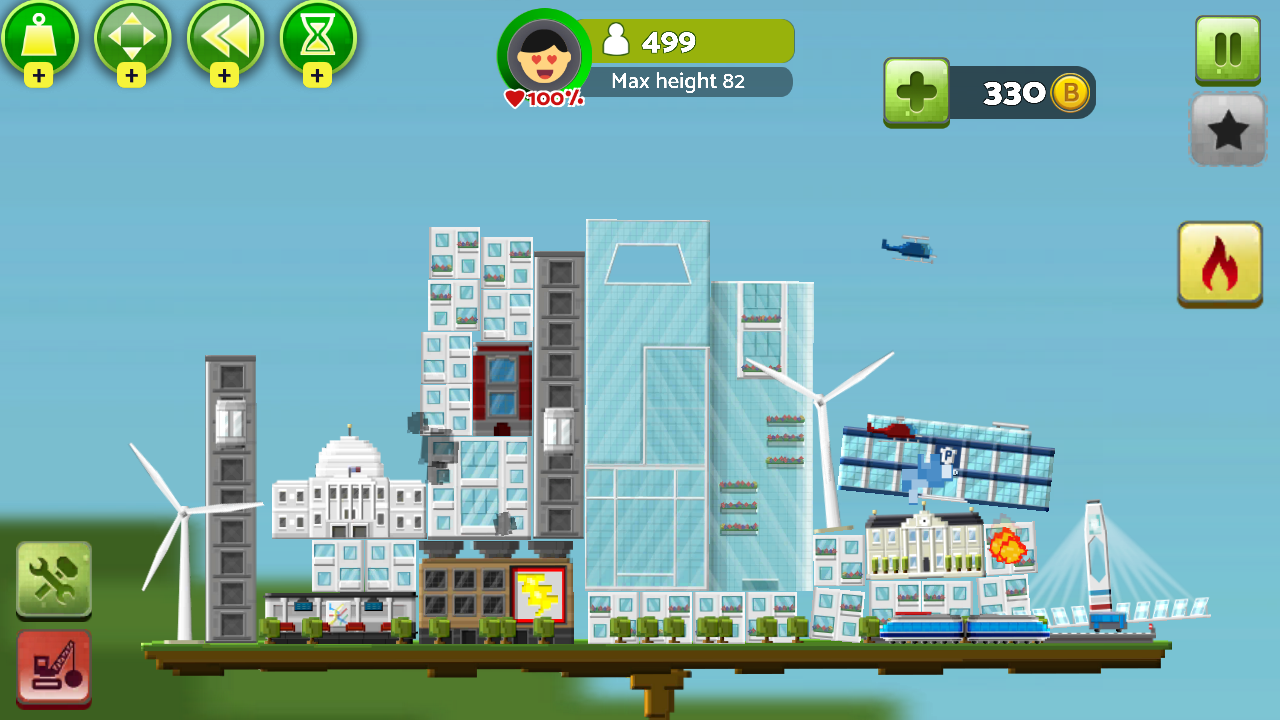Select the wrecking ball demolition tool
This screenshot has height=720, width=1280.
pos(54,668)
